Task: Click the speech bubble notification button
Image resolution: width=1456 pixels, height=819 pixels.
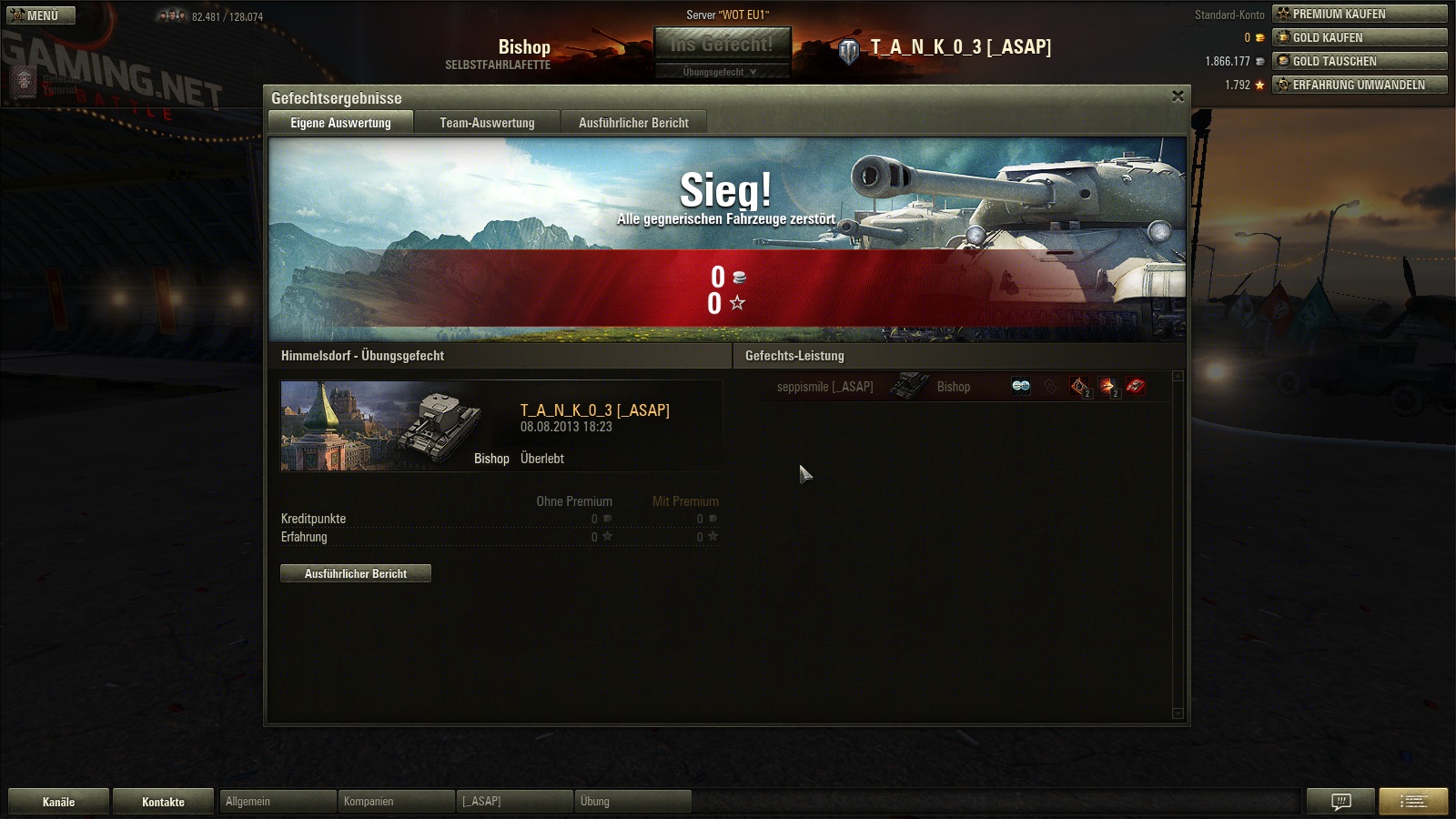Action: tap(1340, 802)
